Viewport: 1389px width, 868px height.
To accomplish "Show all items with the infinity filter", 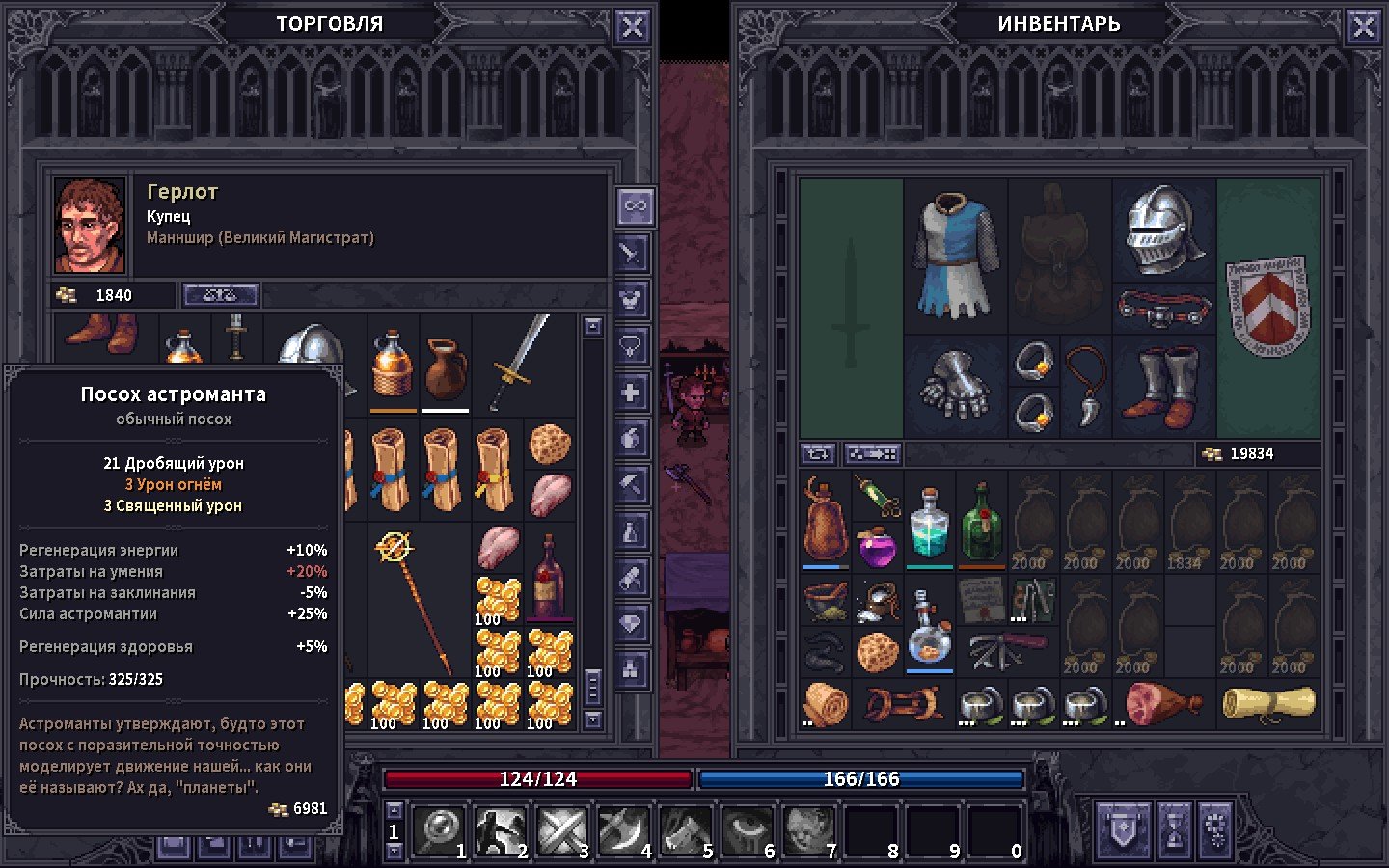I will point(635,205).
